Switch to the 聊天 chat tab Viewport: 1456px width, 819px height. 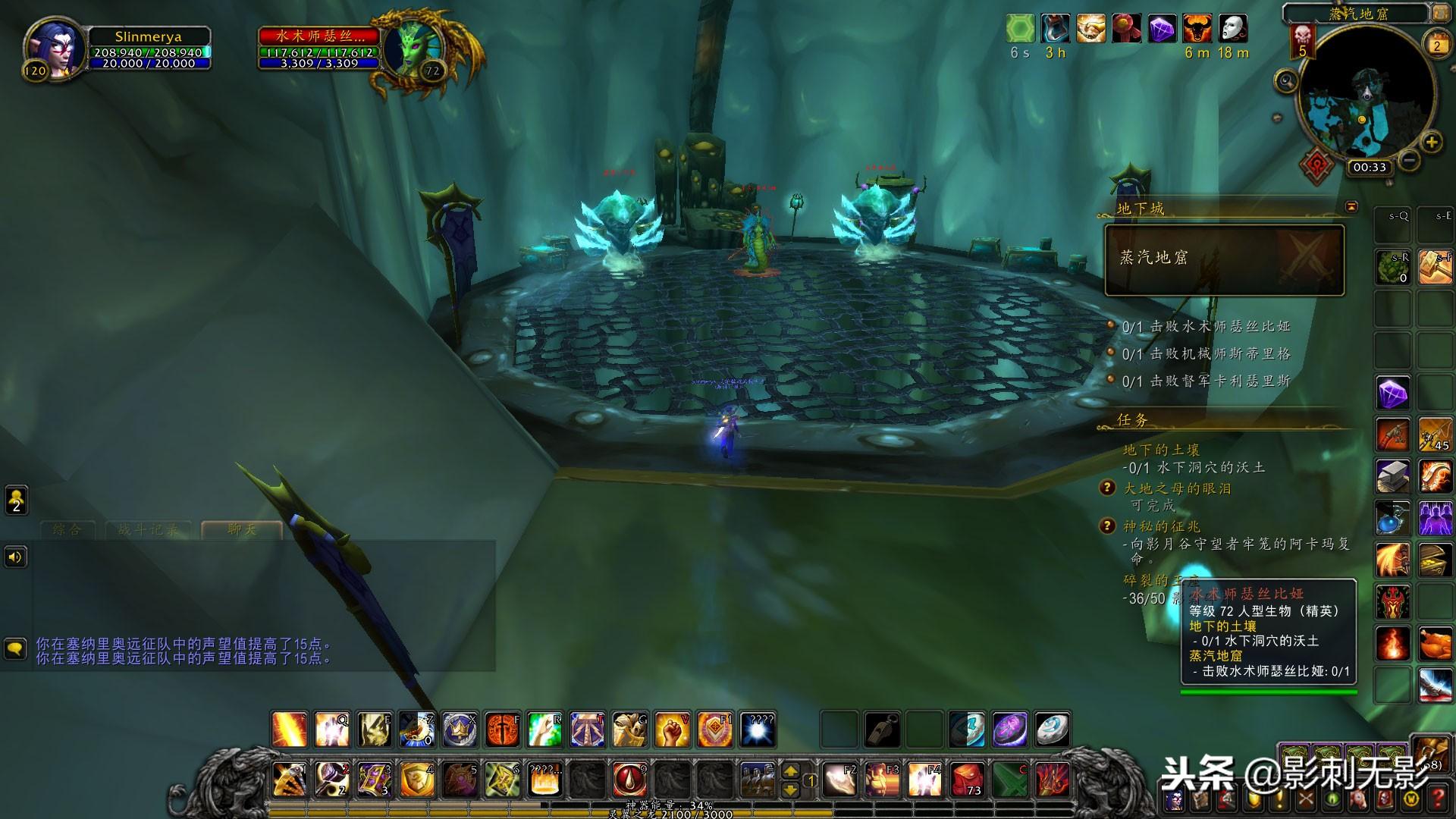pos(242,529)
